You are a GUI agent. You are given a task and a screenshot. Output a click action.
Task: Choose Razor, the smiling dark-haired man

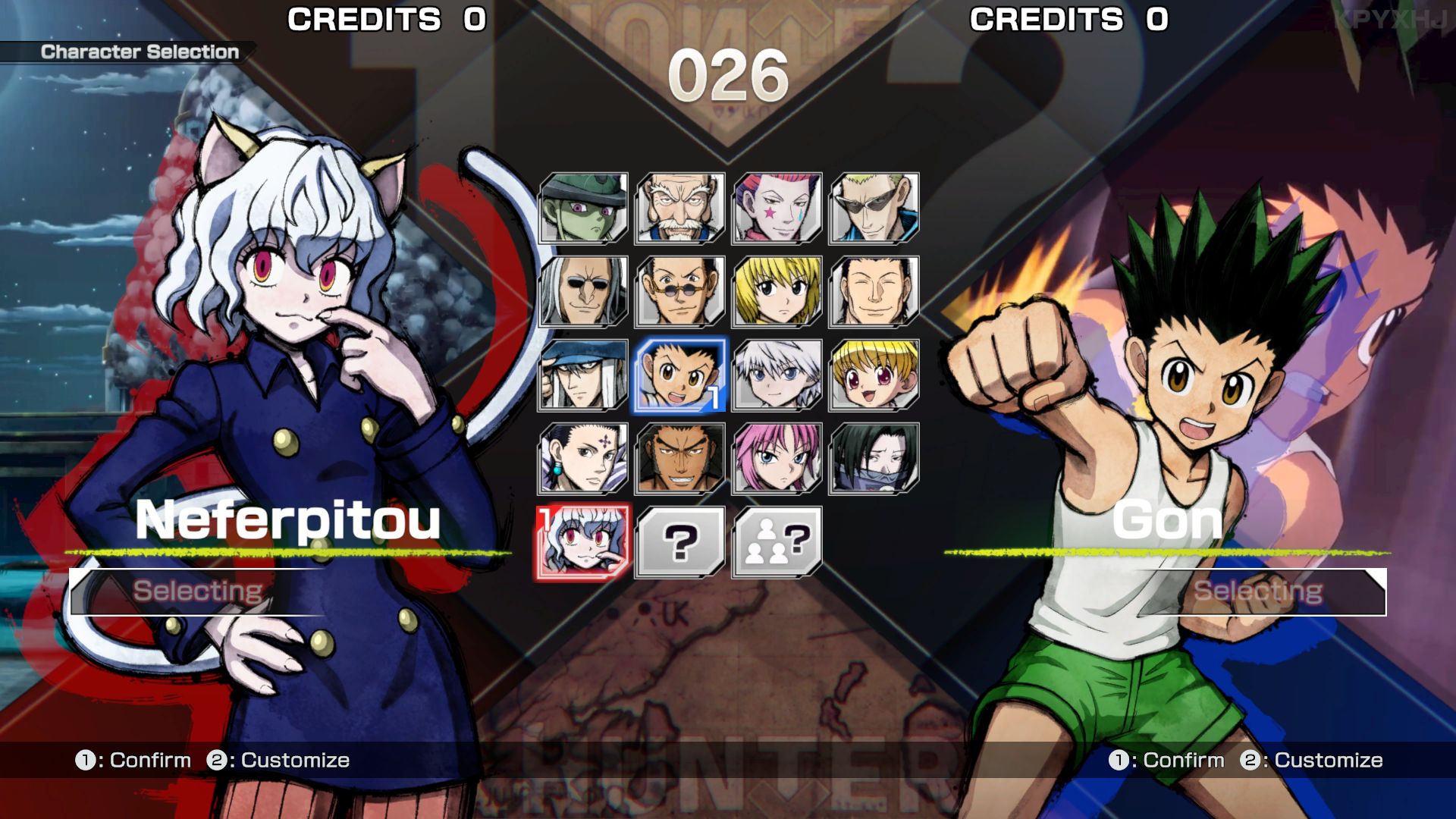click(x=874, y=291)
